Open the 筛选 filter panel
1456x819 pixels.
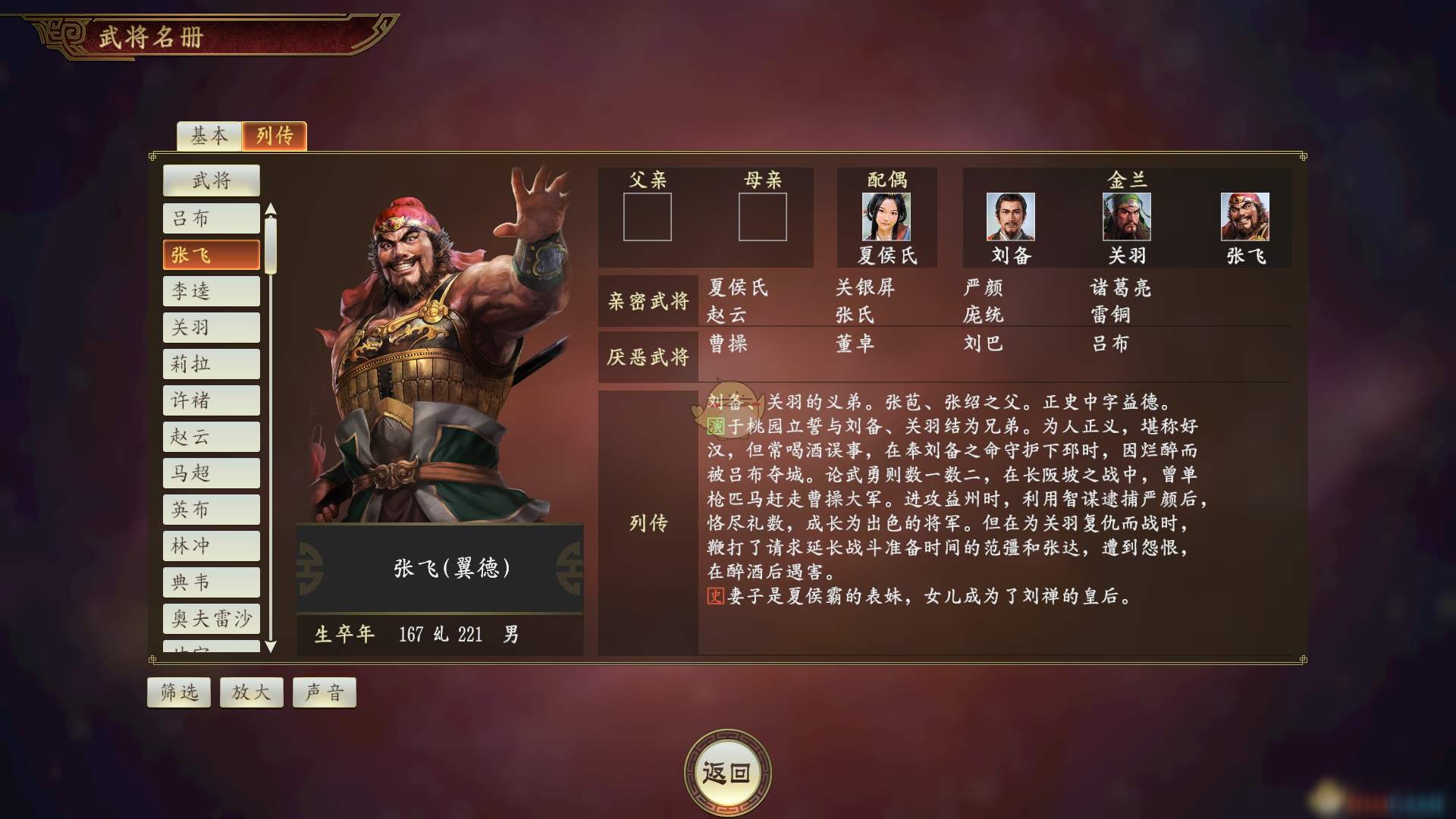[x=178, y=692]
